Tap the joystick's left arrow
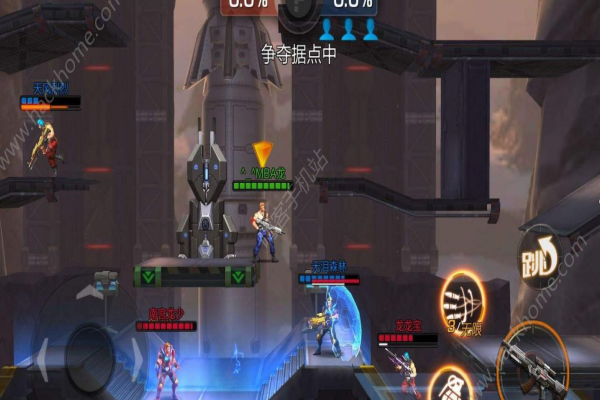This screenshot has height=400, width=600. point(42,356)
